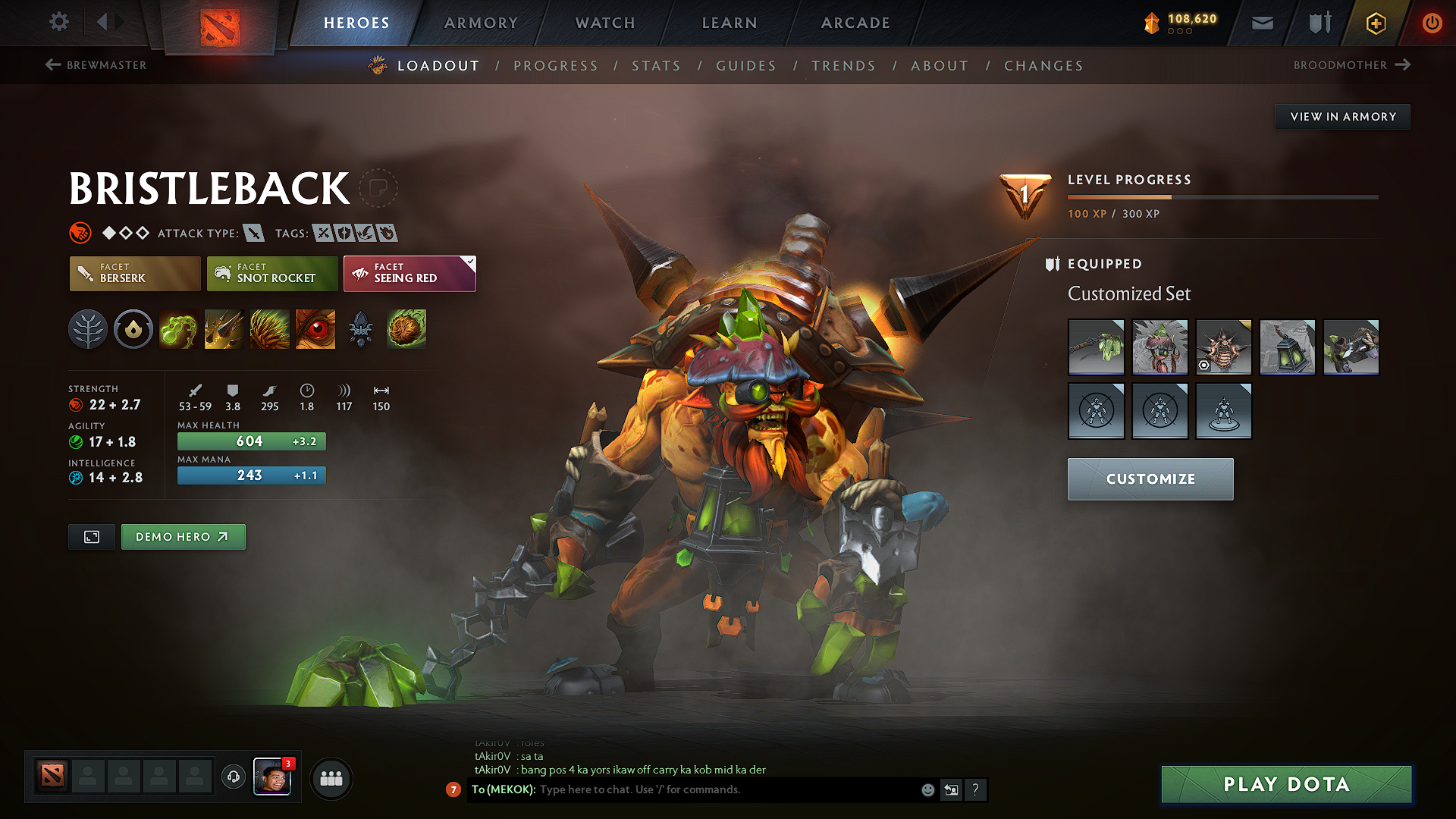Enable the Snot Rocket facet
The image size is (1456, 819).
tap(271, 273)
